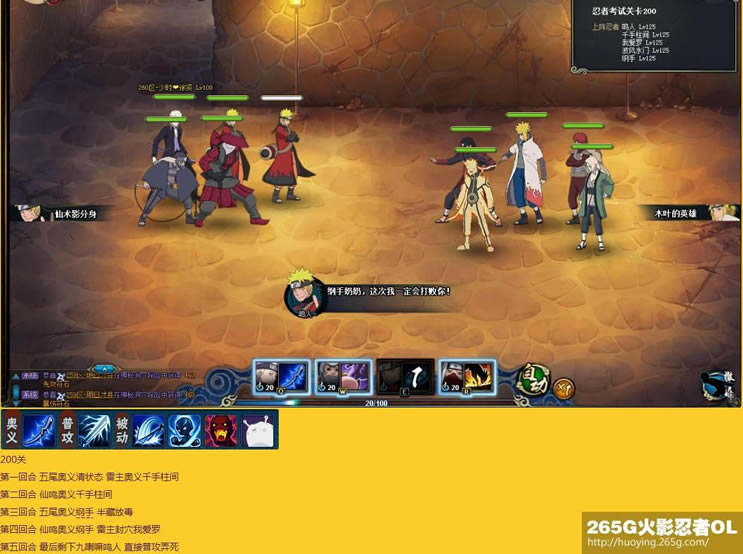Click the red demon face skill icon
The image size is (743, 554).
coord(220,430)
